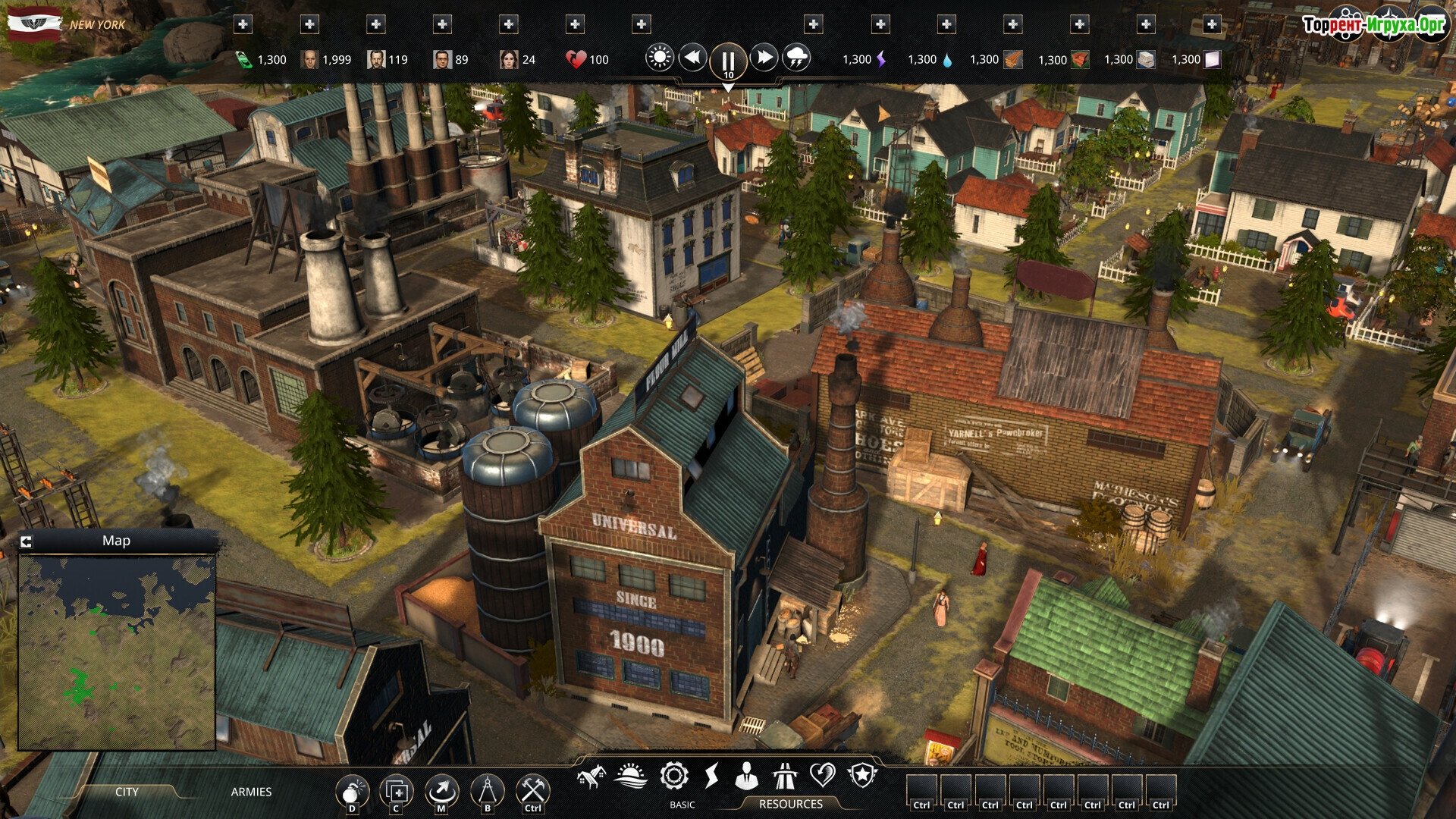Open the compass blueprint tool

pyautogui.click(x=487, y=792)
